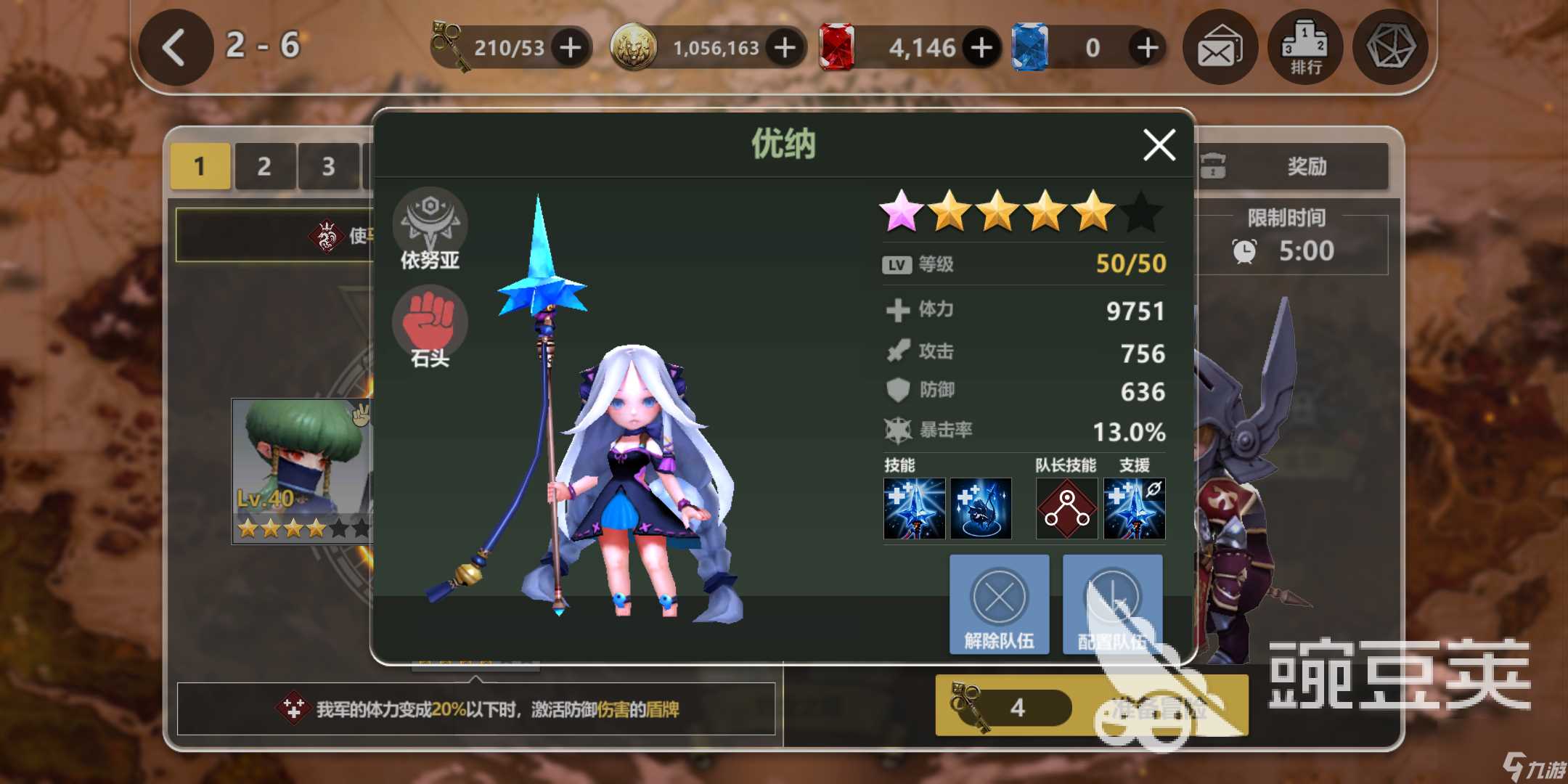This screenshot has height=784, width=1568.
Task: Switch to team tab 3
Action: pyautogui.click(x=328, y=166)
